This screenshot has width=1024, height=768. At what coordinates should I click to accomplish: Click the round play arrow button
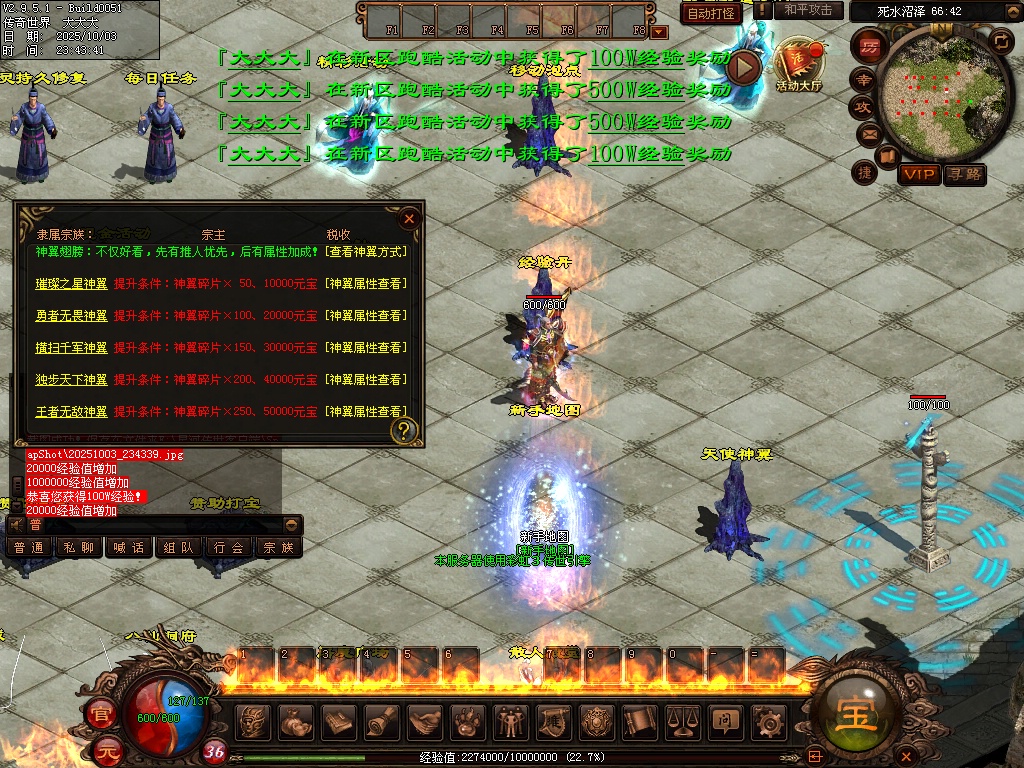(x=744, y=67)
